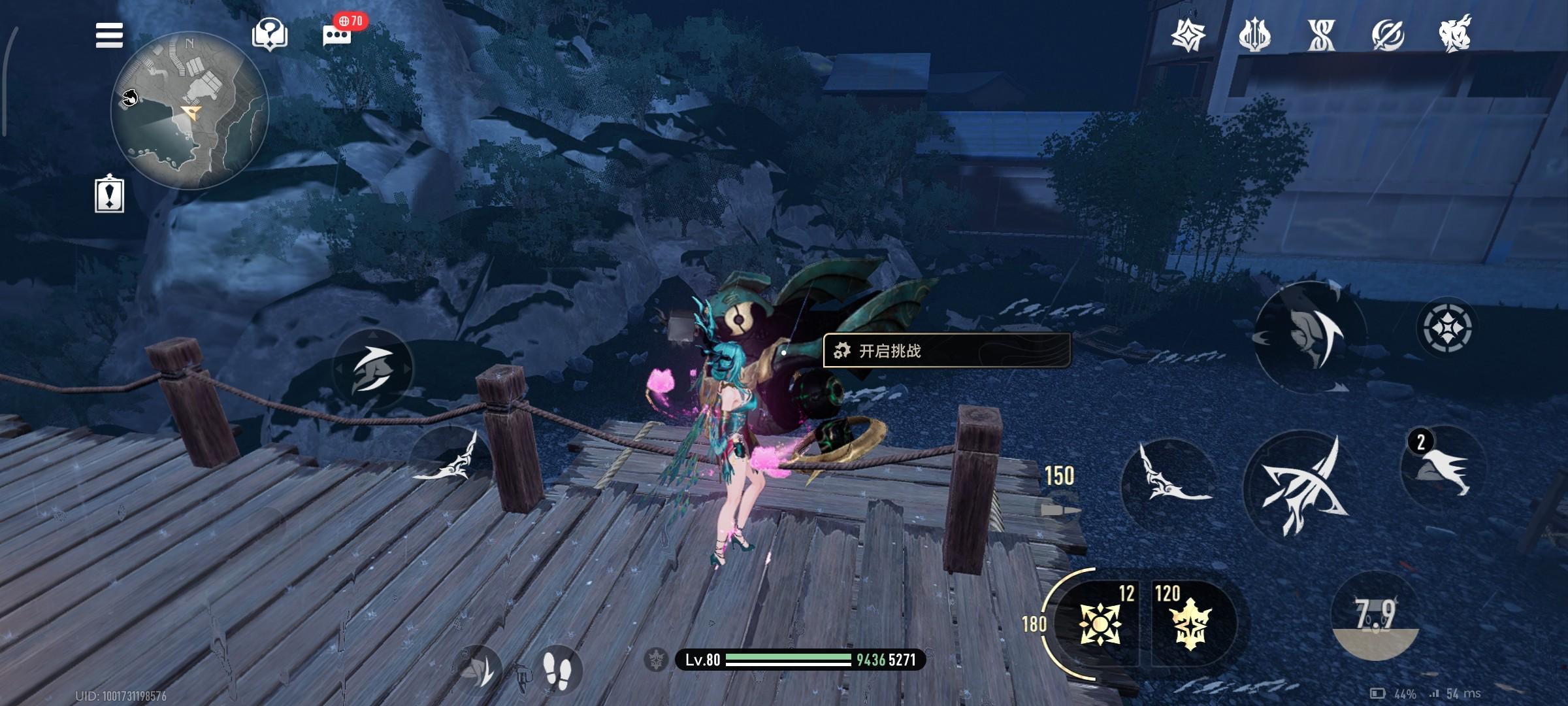
Task: Open the dragon head icon in top bar
Action: pyautogui.click(x=1455, y=34)
